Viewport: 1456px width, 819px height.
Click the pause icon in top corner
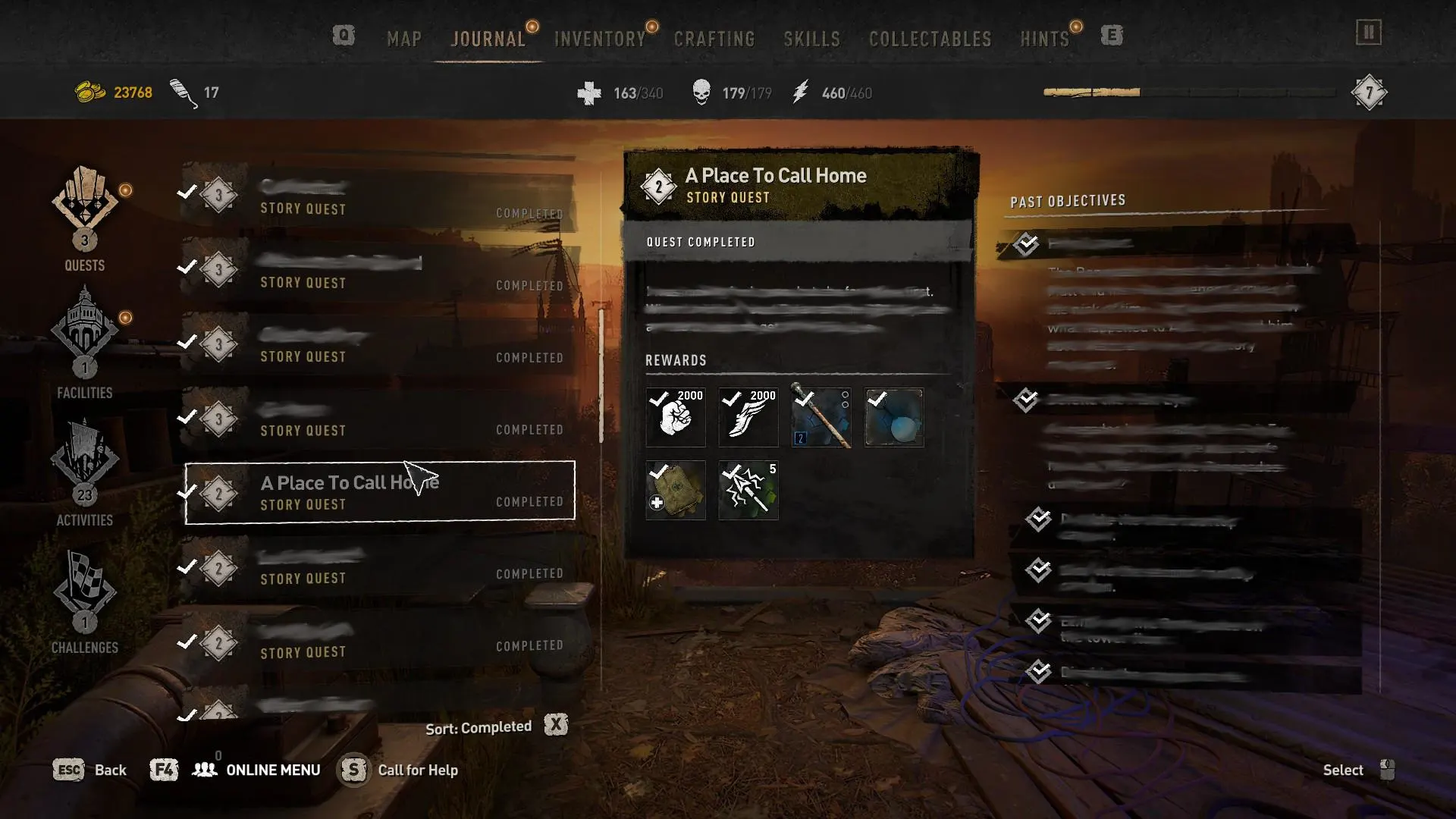pyautogui.click(x=1368, y=33)
